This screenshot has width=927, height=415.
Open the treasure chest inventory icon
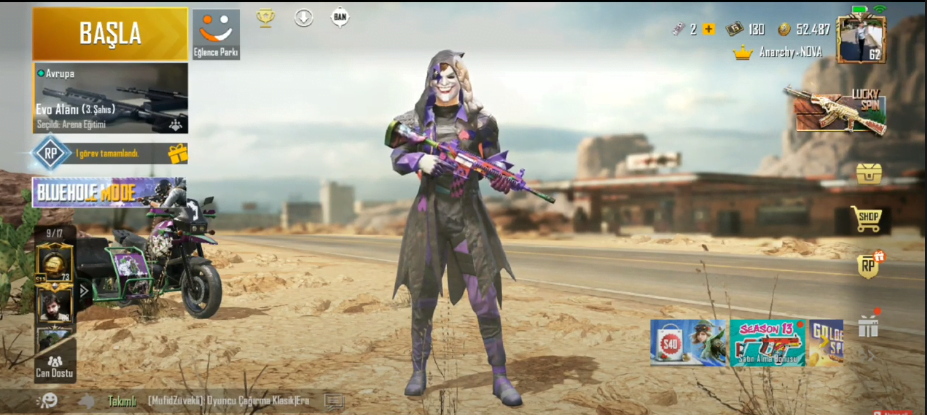tap(869, 173)
